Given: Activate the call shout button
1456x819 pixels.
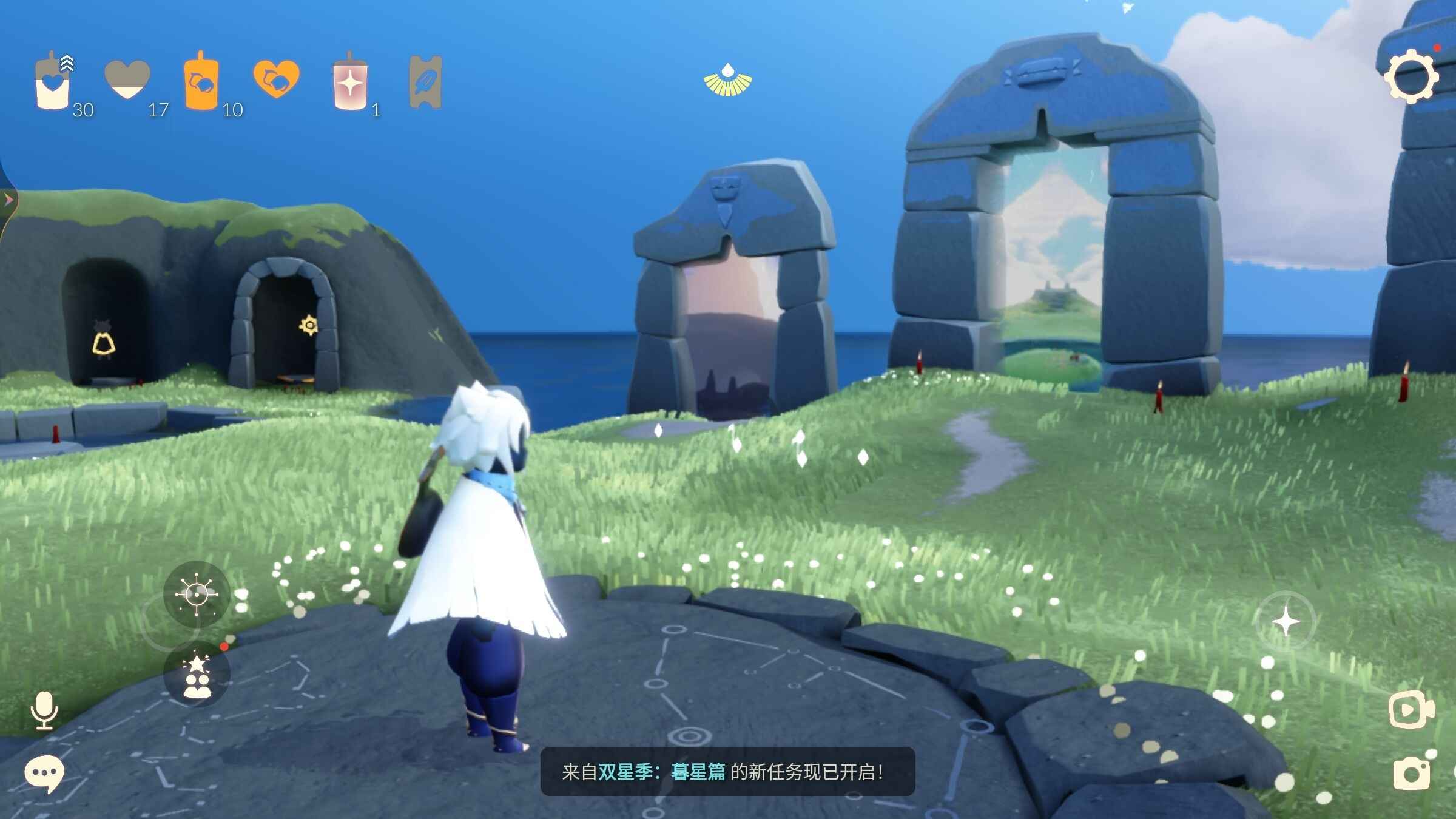Looking at the screenshot, I should click(x=197, y=594).
